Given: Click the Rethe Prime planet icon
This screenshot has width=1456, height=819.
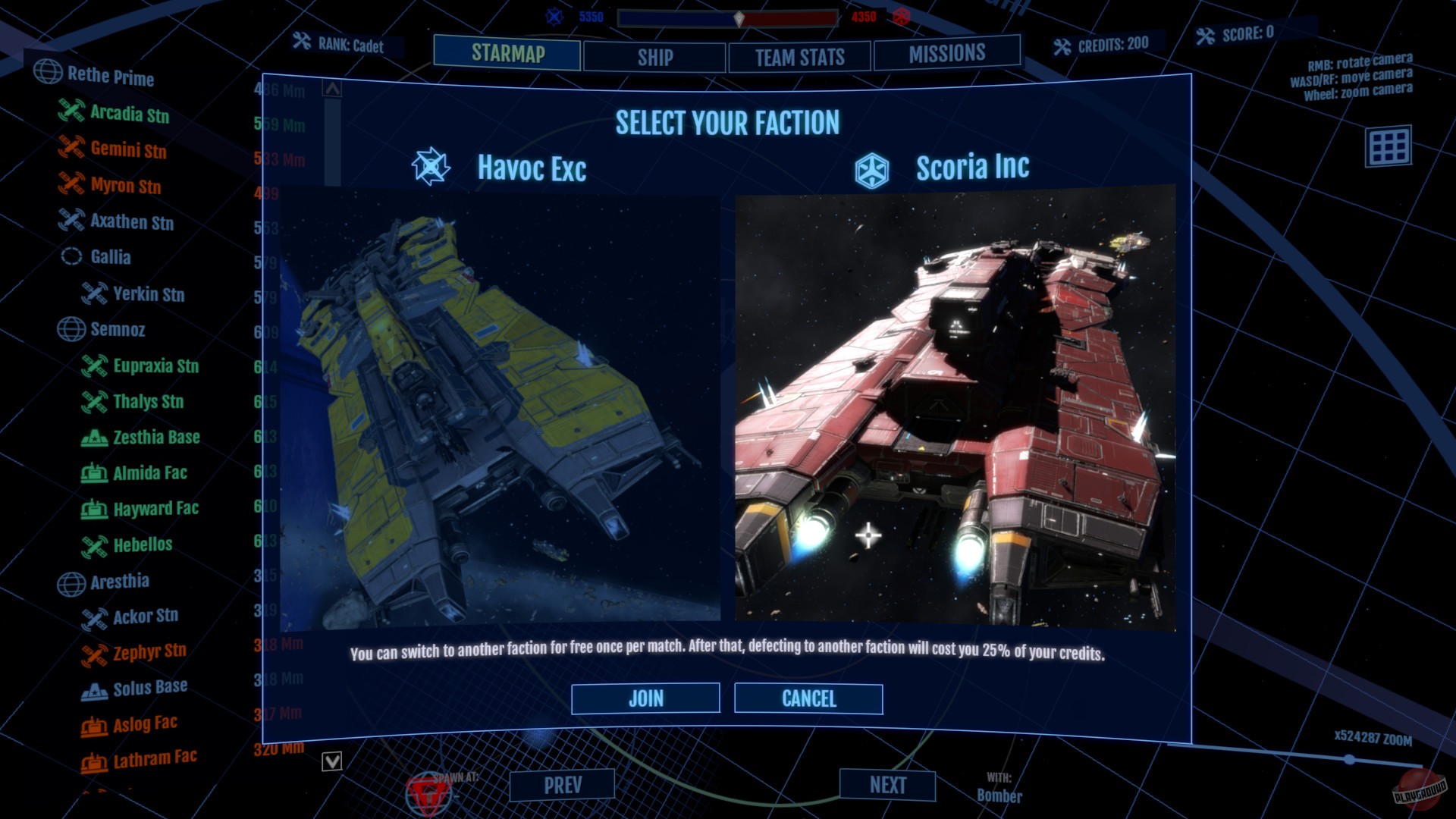Looking at the screenshot, I should click(x=49, y=74).
